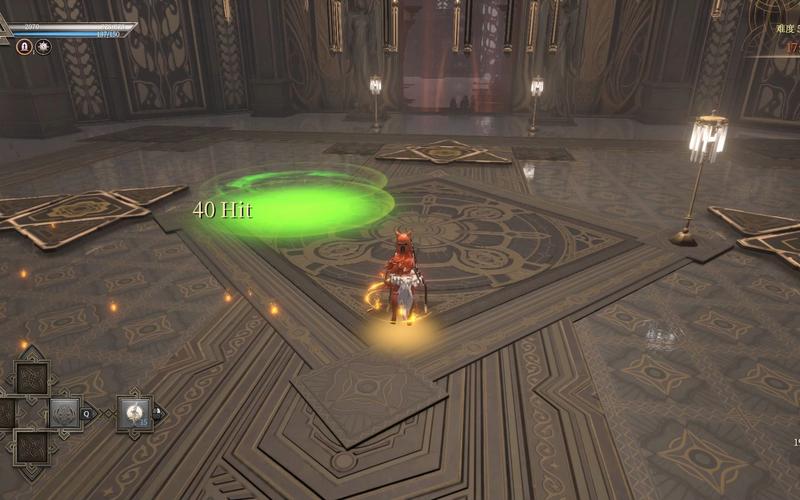
Task: Activate the skill slot labeled Q
Action: (65, 411)
